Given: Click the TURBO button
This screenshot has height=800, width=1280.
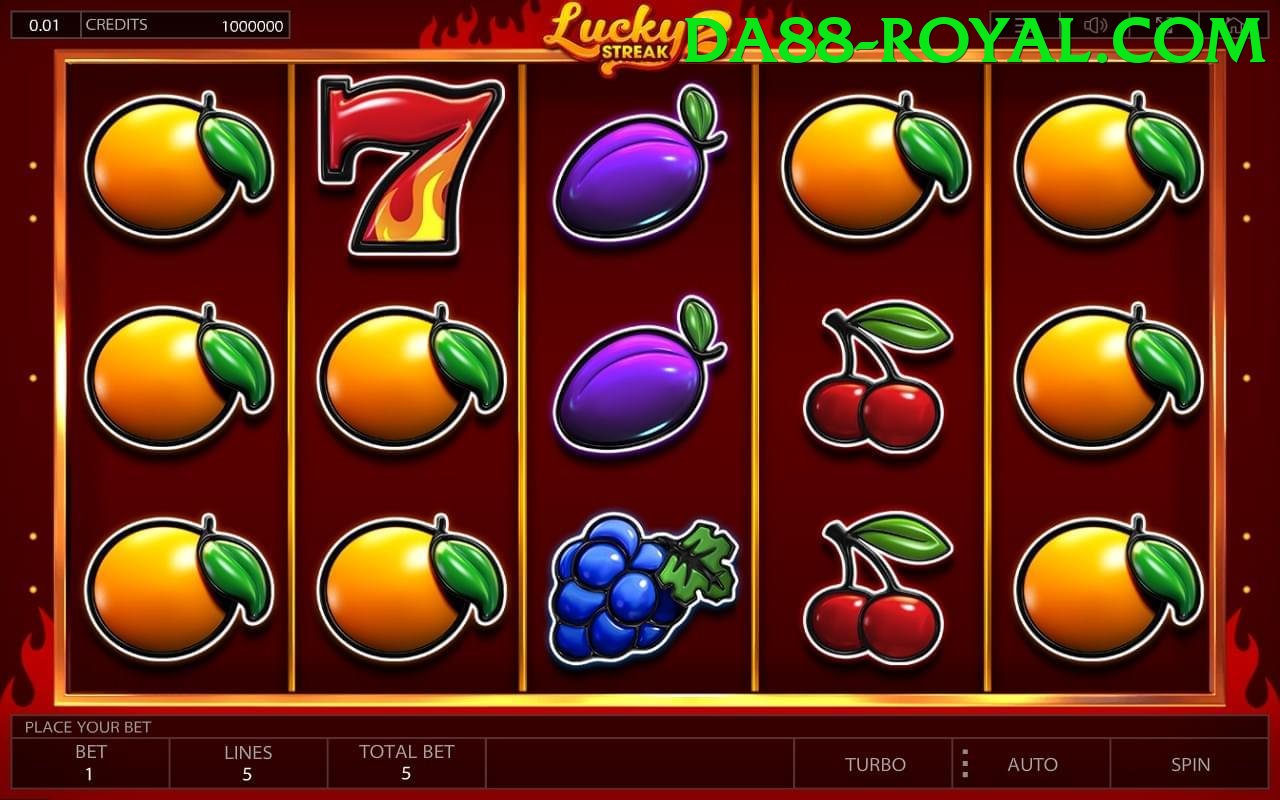Looking at the screenshot, I should (875, 764).
